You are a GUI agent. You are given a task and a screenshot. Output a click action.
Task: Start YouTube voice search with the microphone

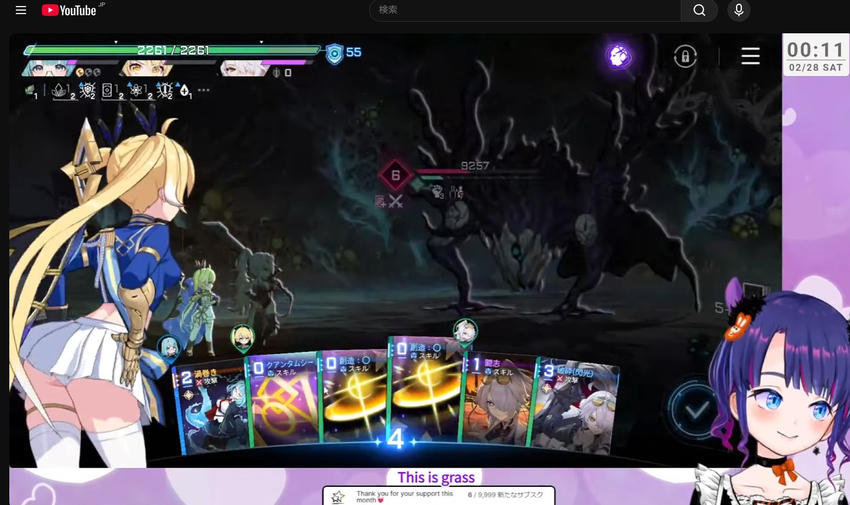739,10
